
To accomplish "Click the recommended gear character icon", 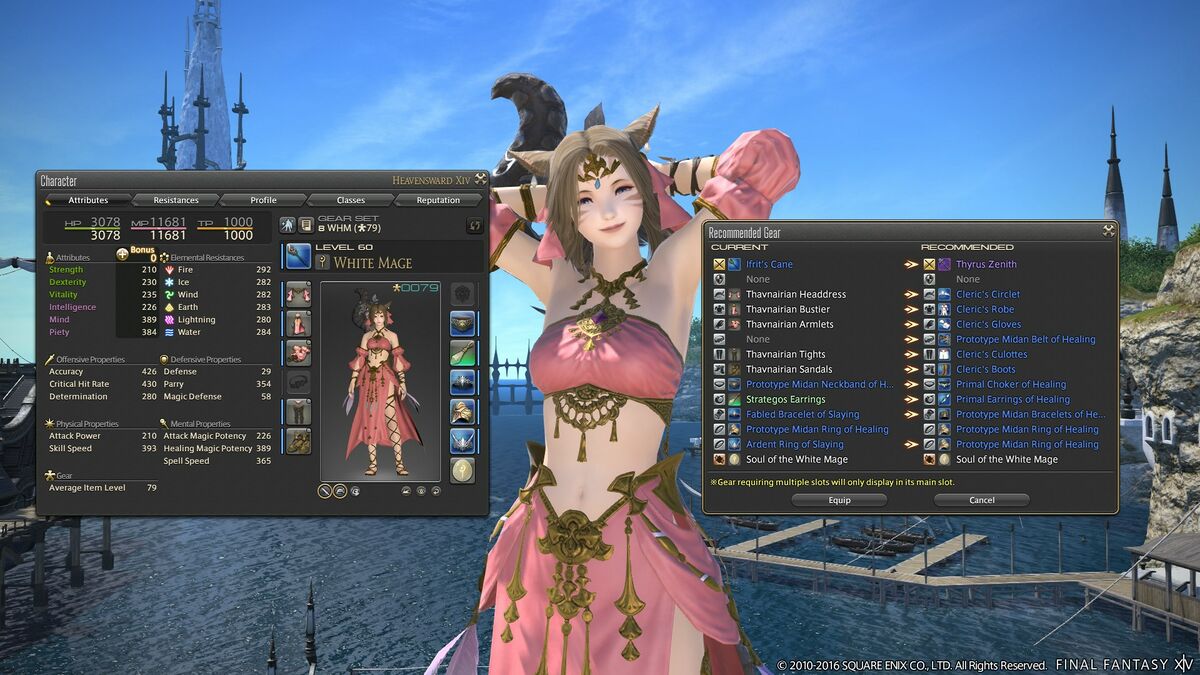I will 287,225.
